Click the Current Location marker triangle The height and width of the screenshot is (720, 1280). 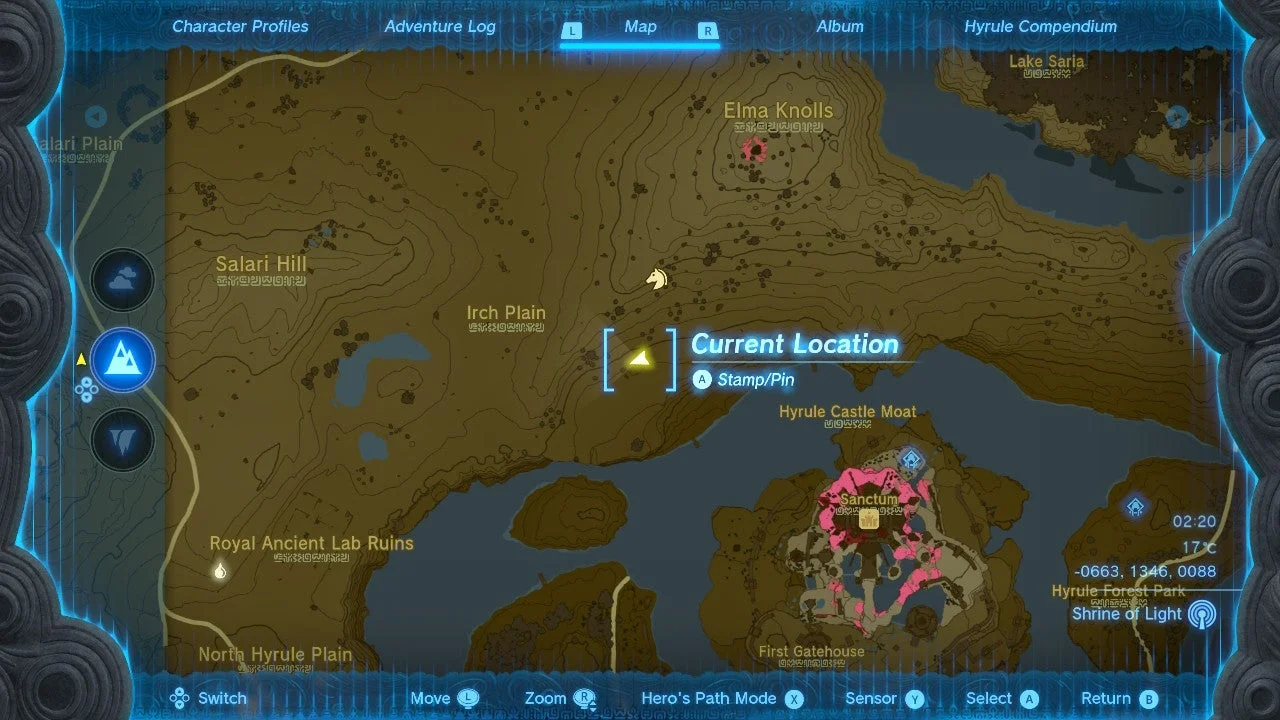pos(641,360)
